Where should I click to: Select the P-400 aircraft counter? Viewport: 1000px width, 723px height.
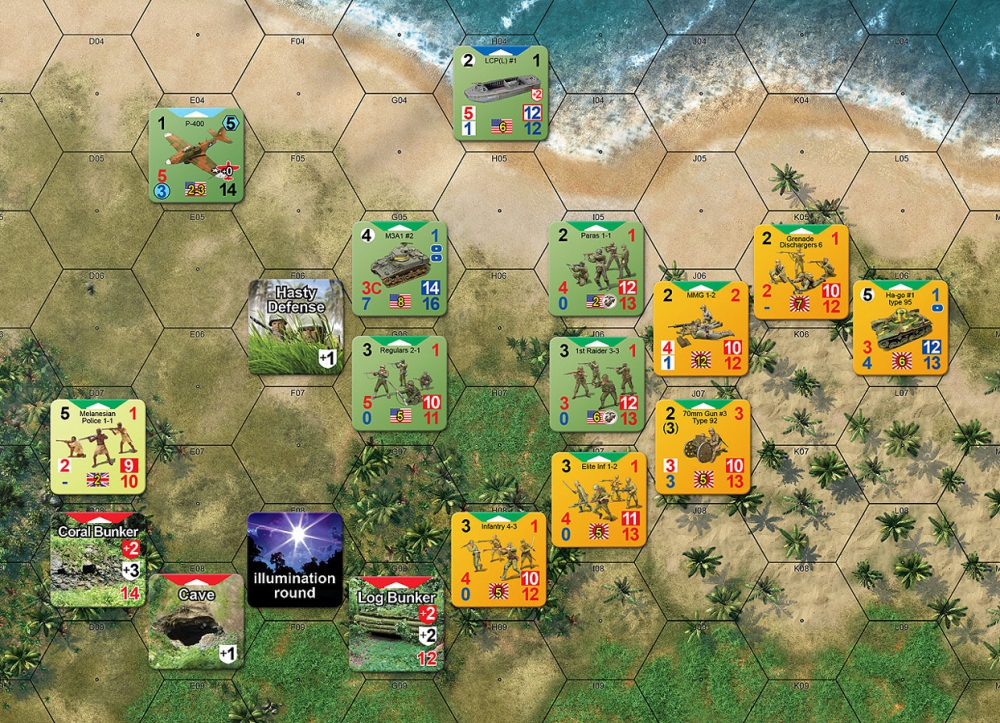tap(196, 155)
